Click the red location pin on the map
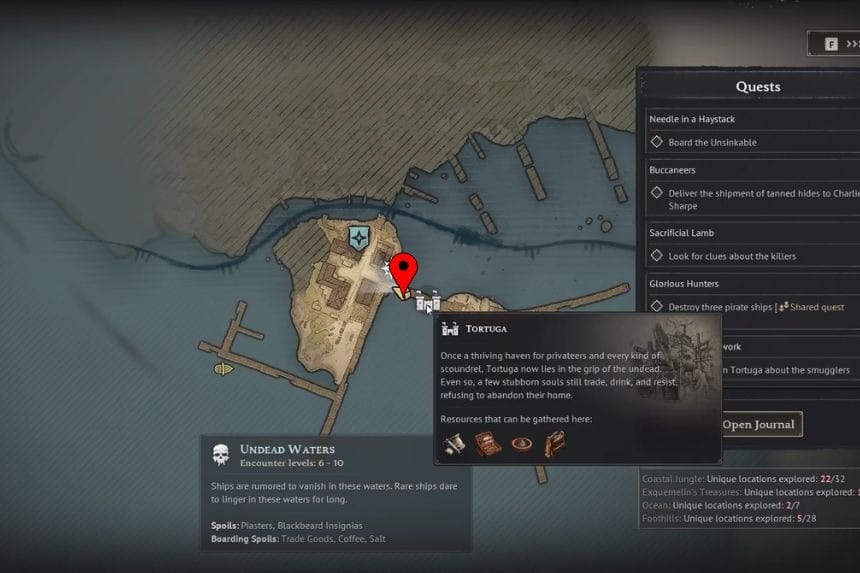 click(403, 272)
